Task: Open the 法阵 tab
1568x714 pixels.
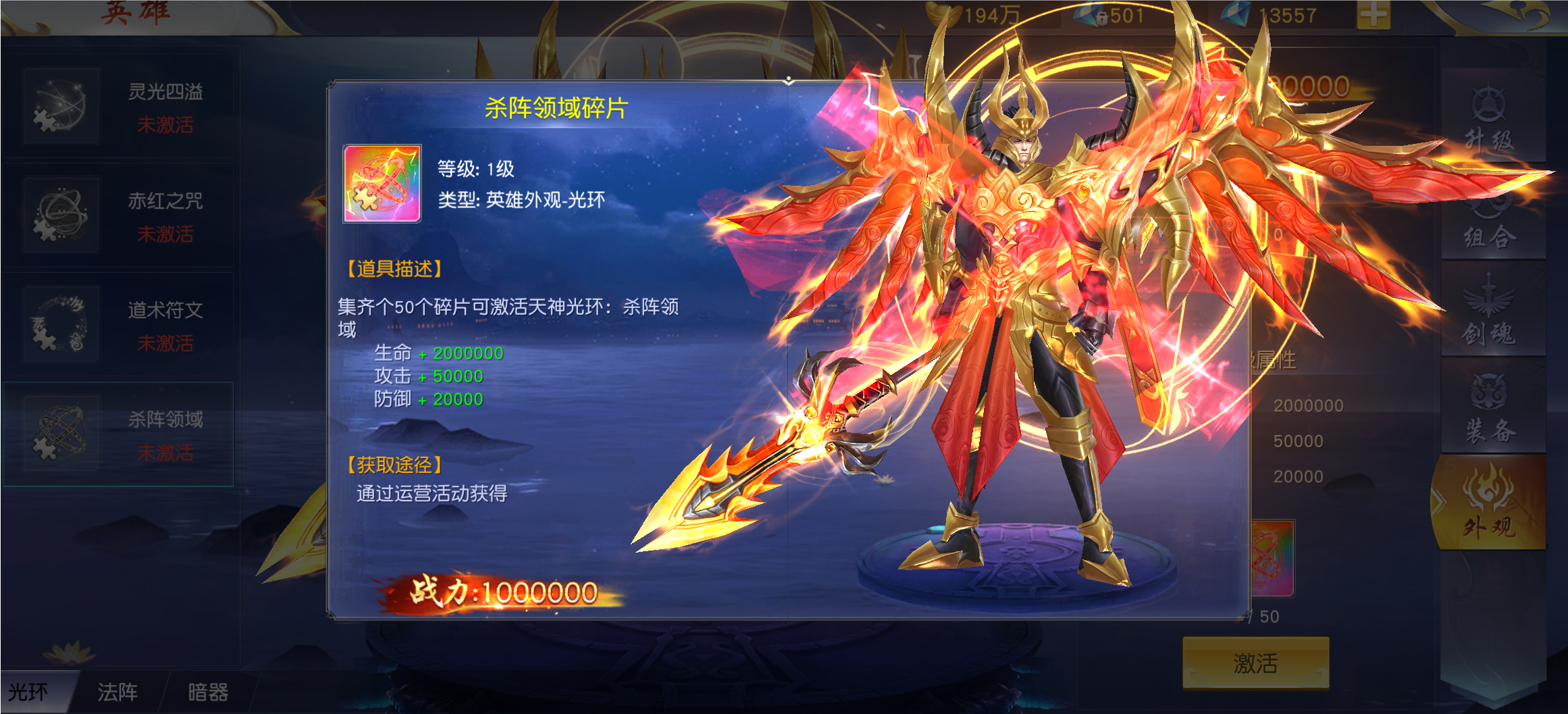Action: [118, 692]
